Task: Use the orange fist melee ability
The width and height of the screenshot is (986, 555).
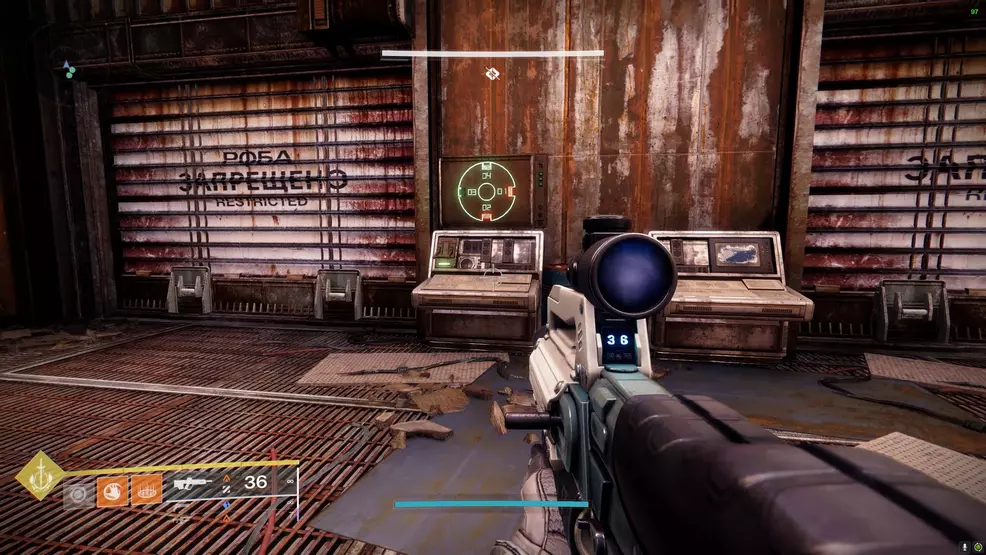Action: tap(112, 492)
